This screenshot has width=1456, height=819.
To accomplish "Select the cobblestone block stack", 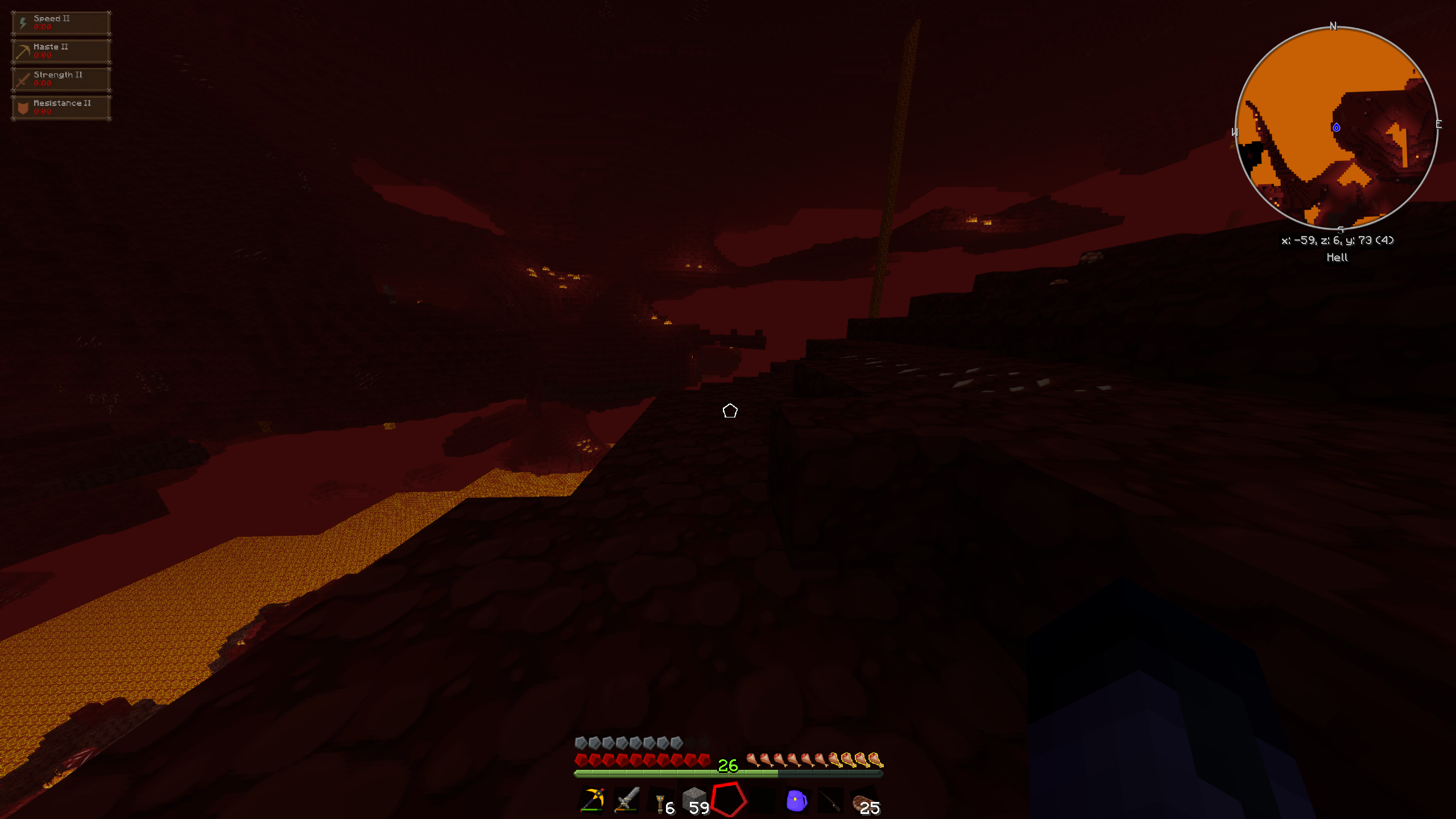I will tap(694, 800).
